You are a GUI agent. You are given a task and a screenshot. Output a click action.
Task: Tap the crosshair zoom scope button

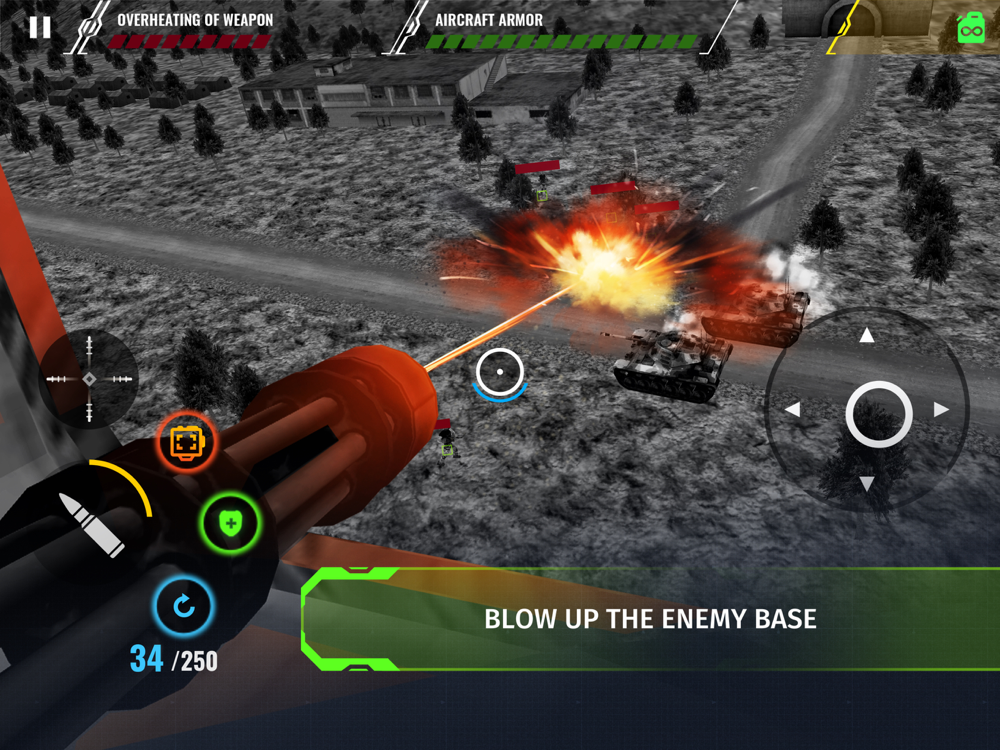[x=89, y=379]
